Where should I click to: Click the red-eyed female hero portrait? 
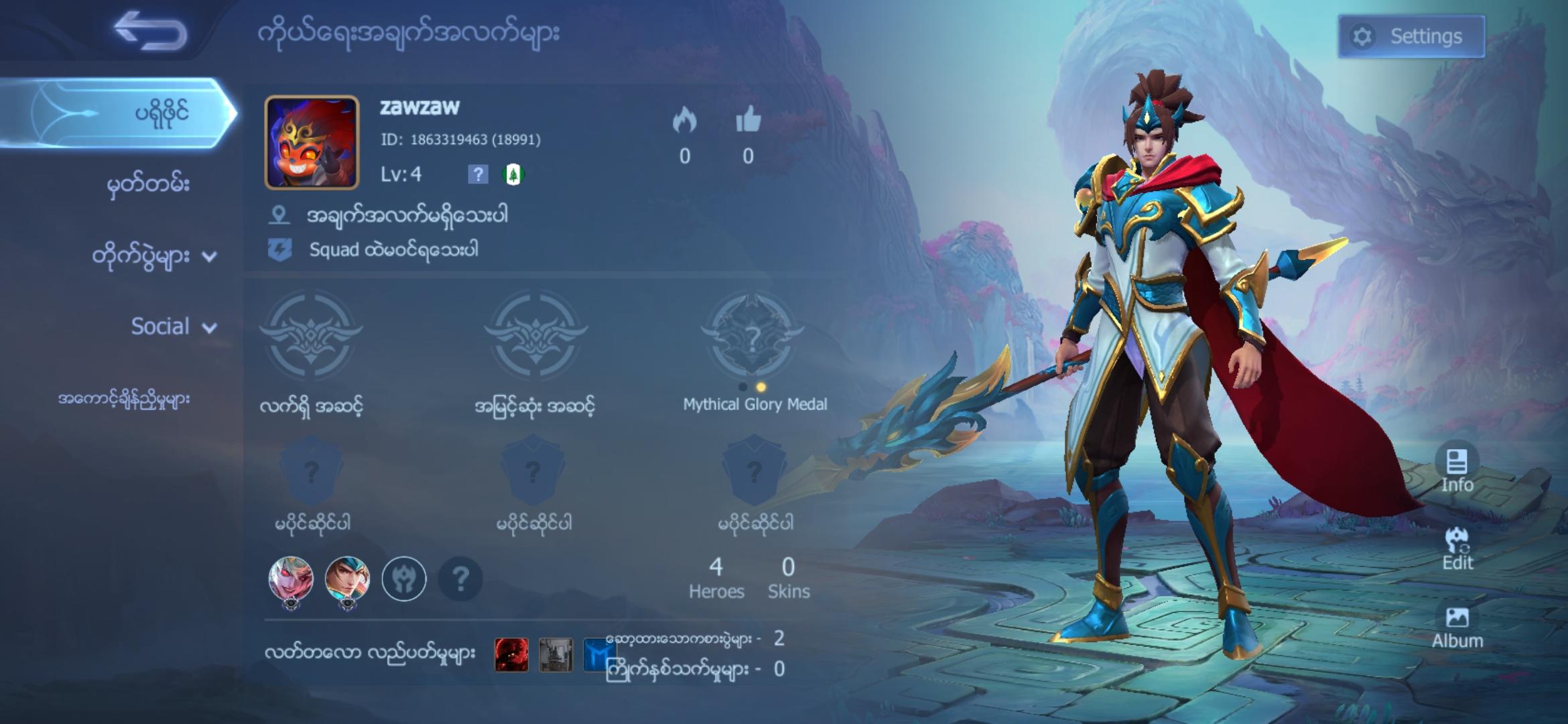point(291,579)
